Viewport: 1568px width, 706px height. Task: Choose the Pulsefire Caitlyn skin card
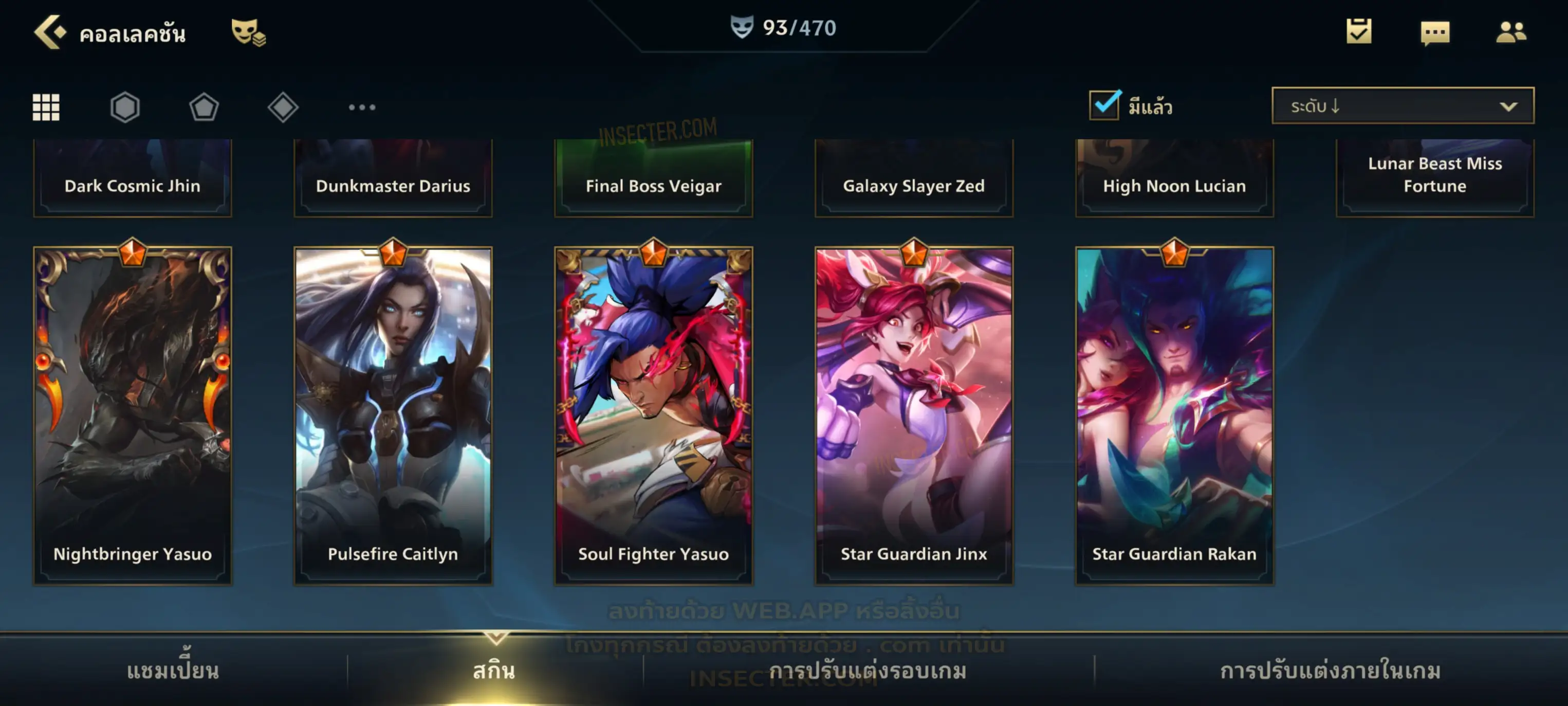[393, 414]
